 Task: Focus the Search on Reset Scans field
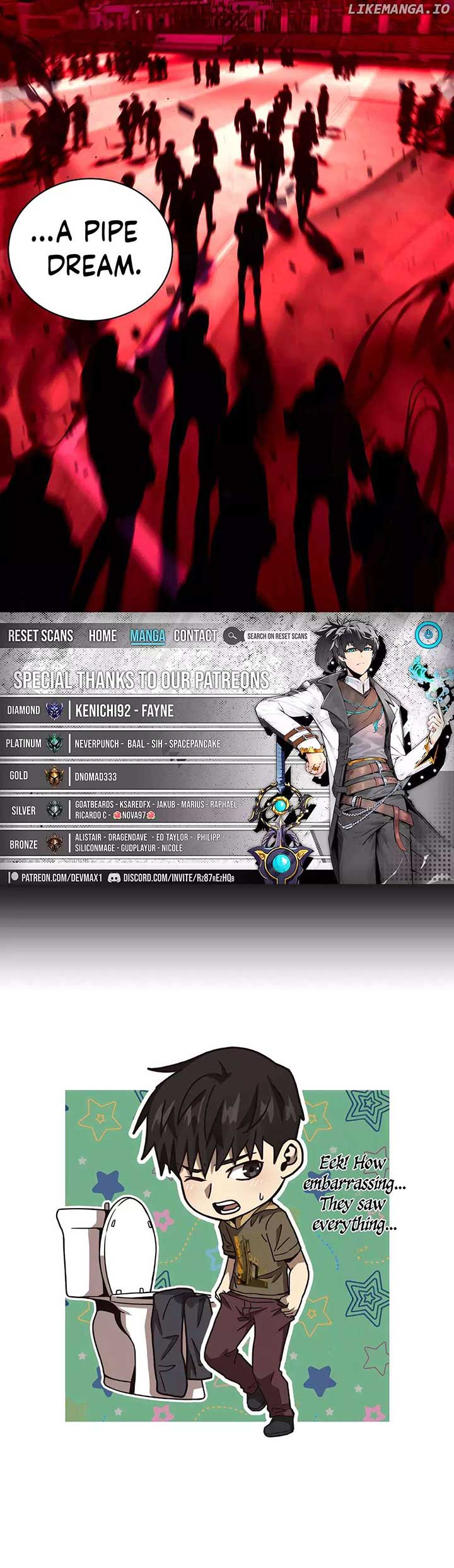coord(277,636)
